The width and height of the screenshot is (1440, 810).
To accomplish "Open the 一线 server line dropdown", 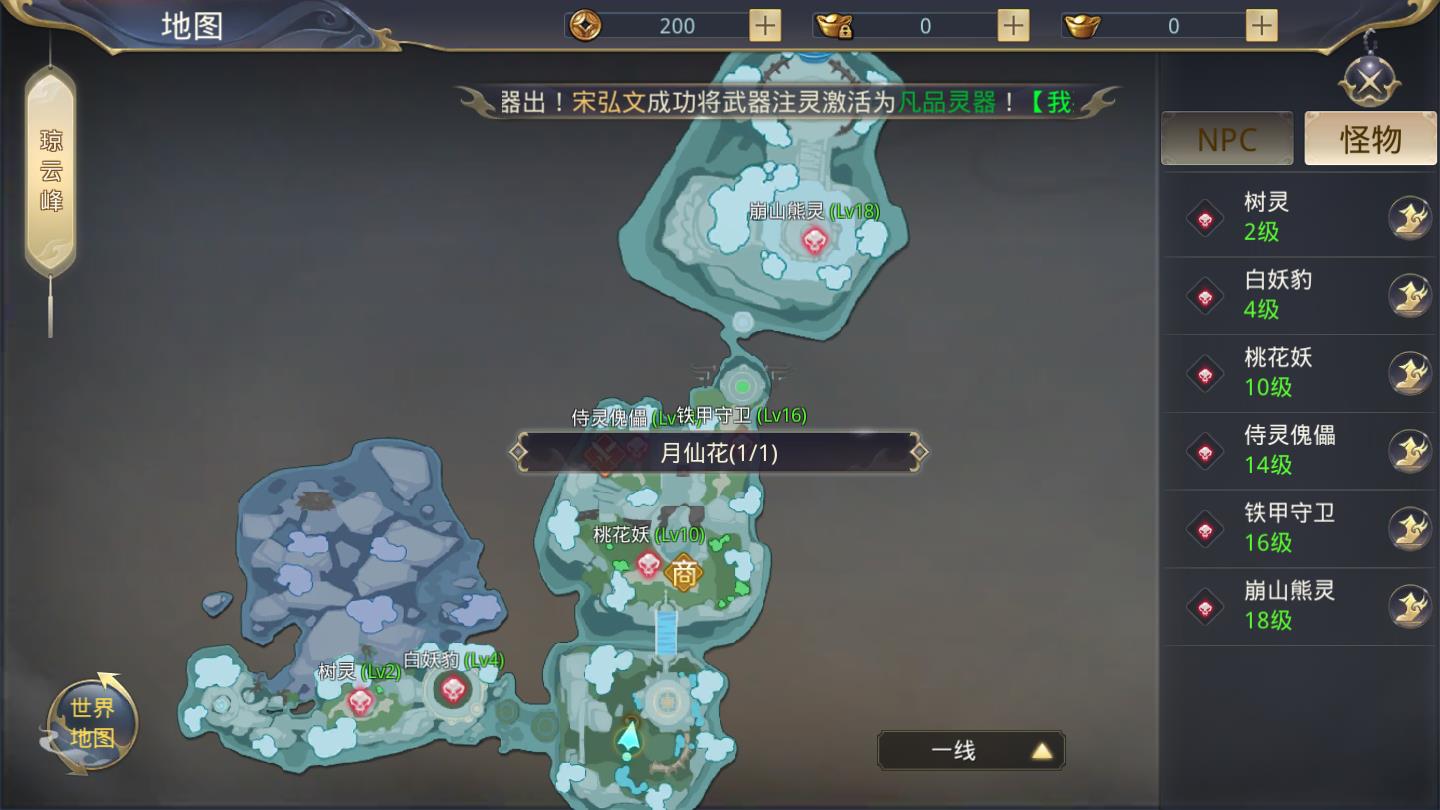I will [971, 750].
